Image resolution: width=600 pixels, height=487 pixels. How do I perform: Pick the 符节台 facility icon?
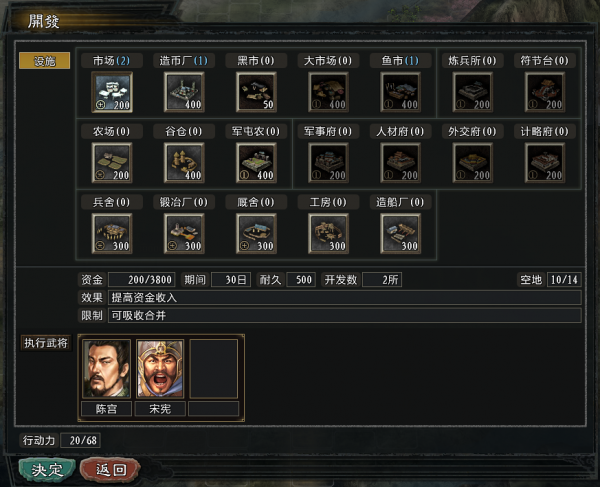(x=545, y=91)
